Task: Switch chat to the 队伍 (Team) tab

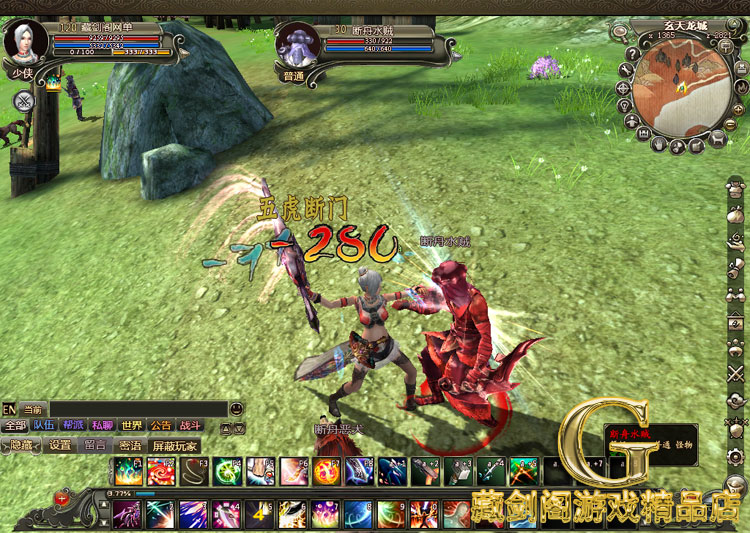Action: 45,425
